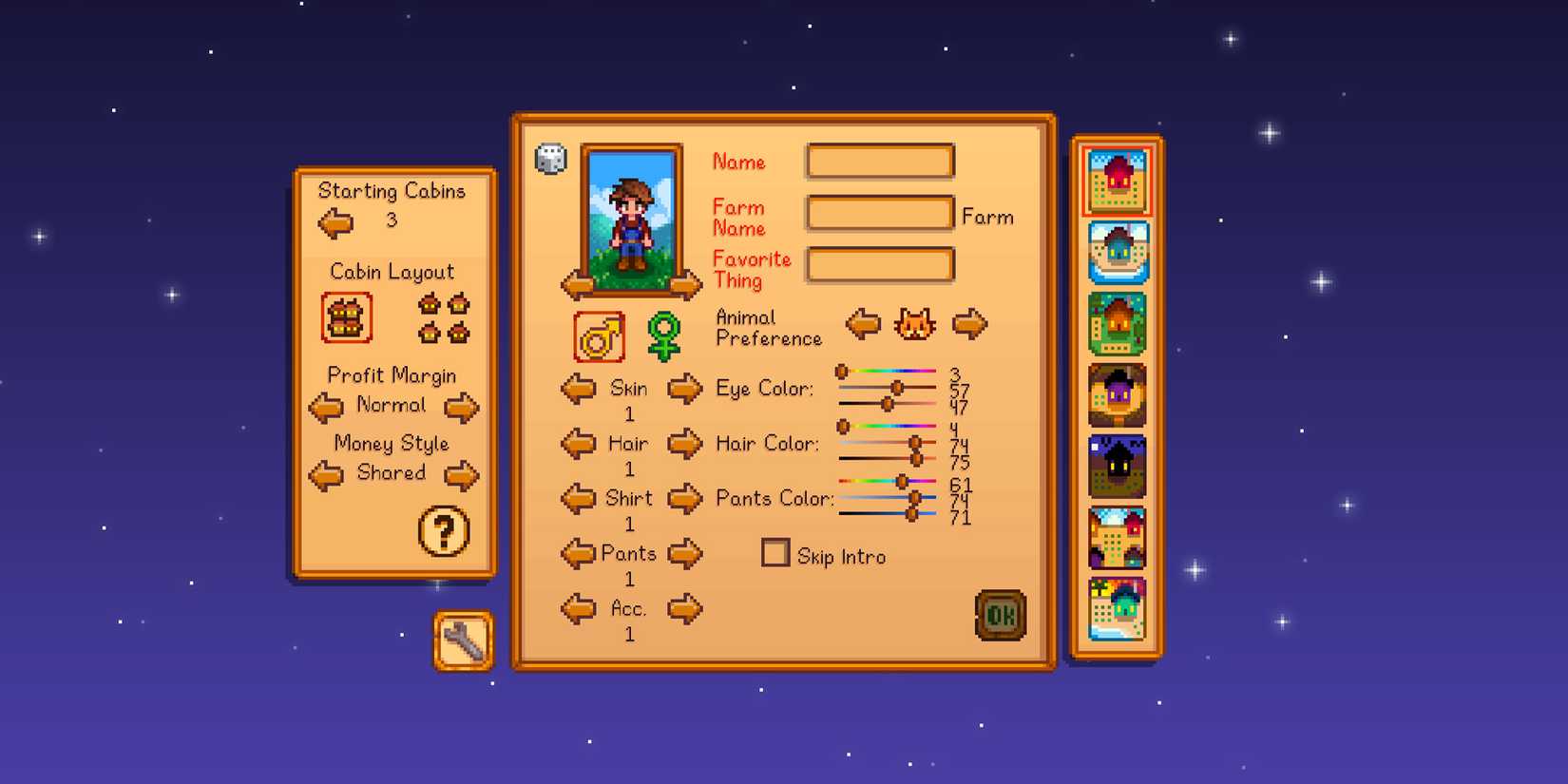Pick the Wilderness farm type
The image size is (1568, 784).
(x=1117, y=465)
